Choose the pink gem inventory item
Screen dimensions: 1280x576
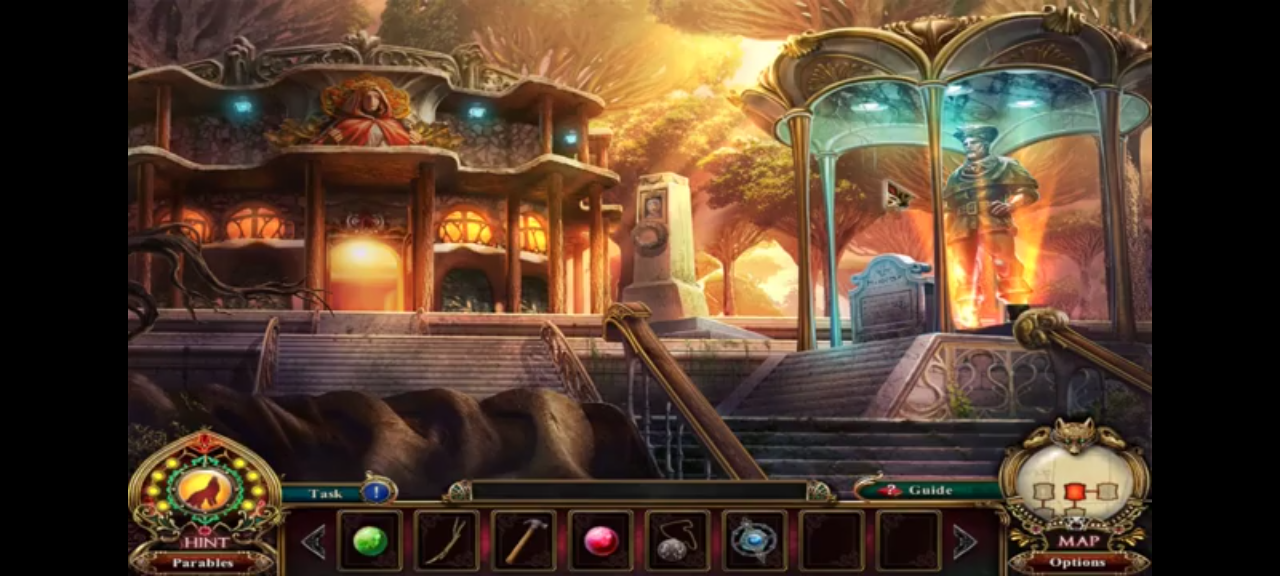(601, 541)
